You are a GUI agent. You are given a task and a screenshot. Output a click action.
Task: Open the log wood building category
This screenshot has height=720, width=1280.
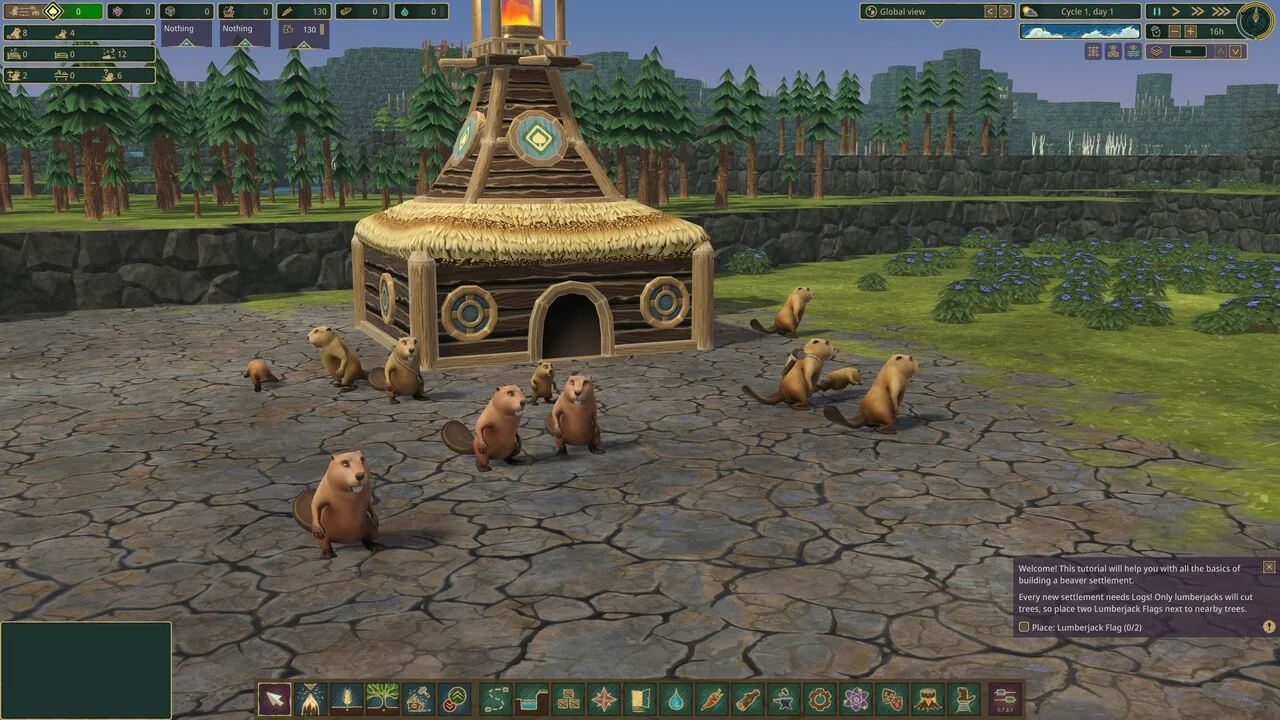tap(748, 698)
